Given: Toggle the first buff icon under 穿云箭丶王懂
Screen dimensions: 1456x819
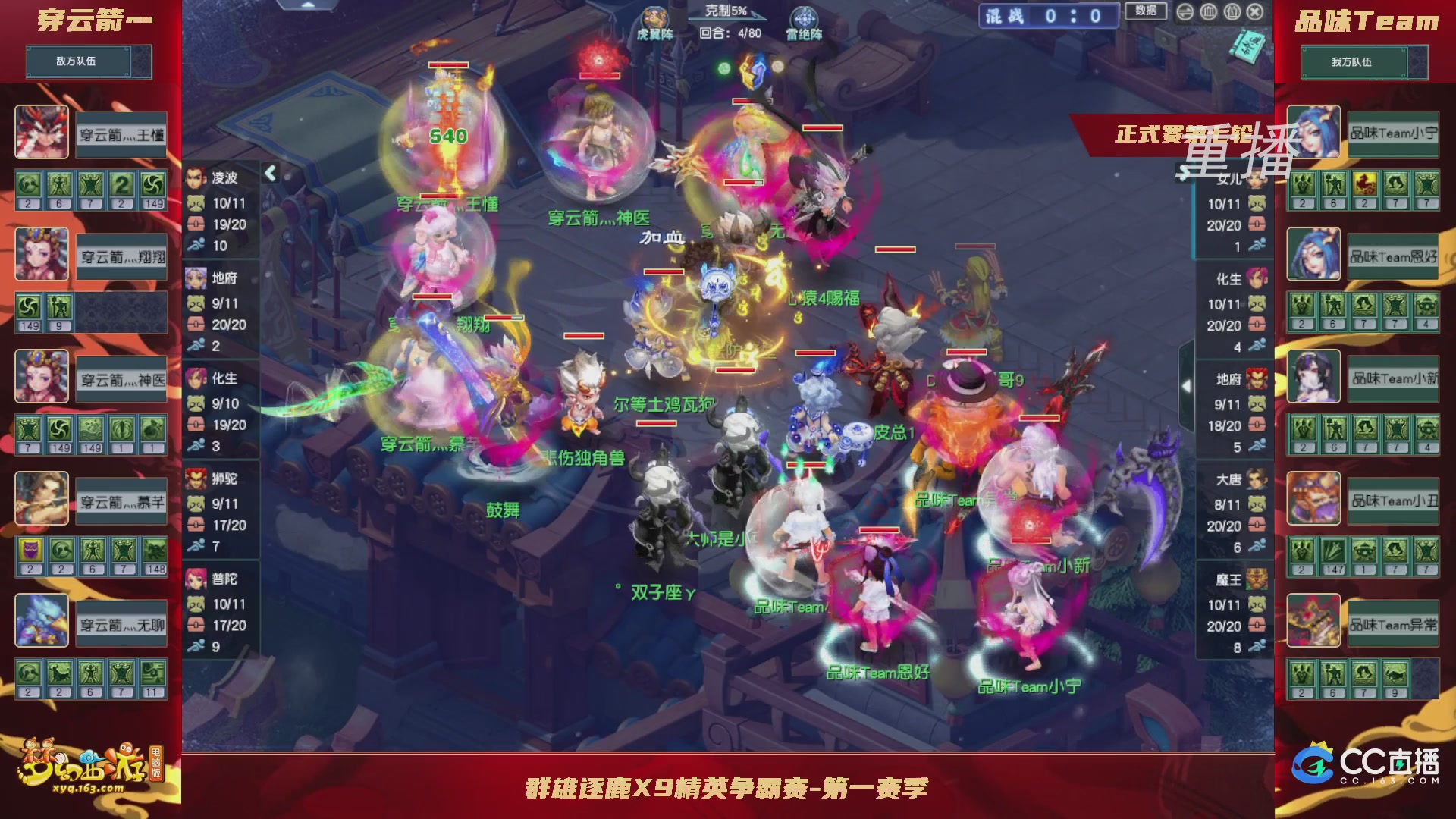Looking at the screenshot, I should 27,185.
